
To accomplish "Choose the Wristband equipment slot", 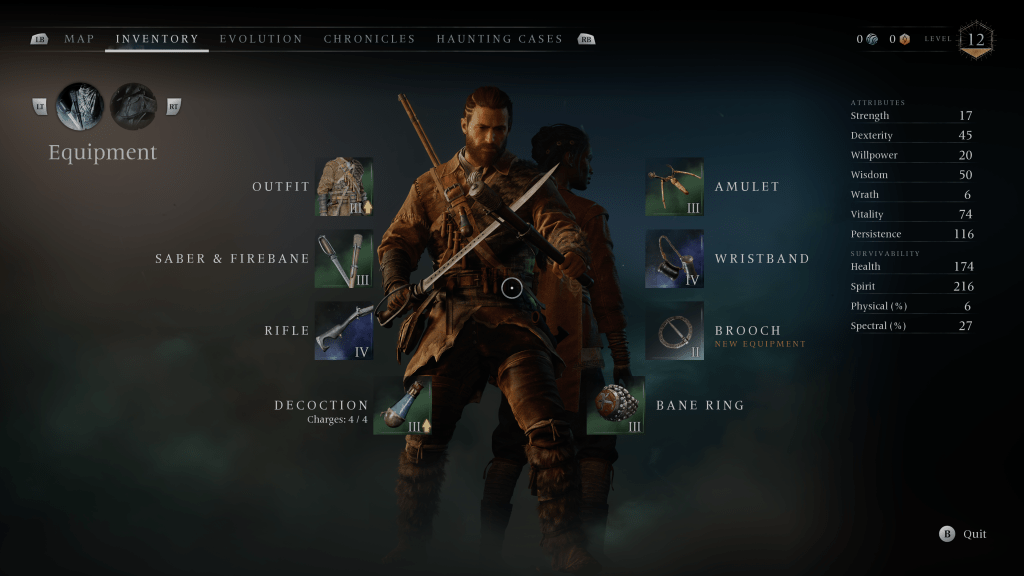I will (674, 259).
